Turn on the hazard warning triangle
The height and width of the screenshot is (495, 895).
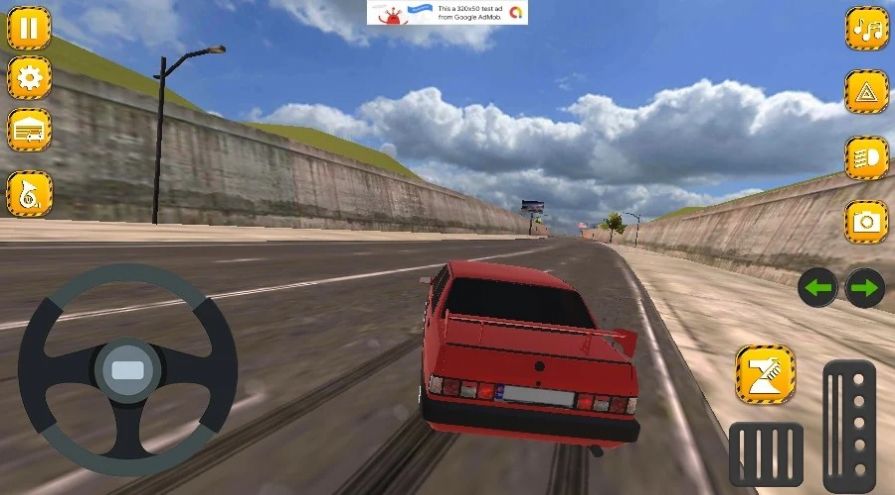[x=866, y=92]
